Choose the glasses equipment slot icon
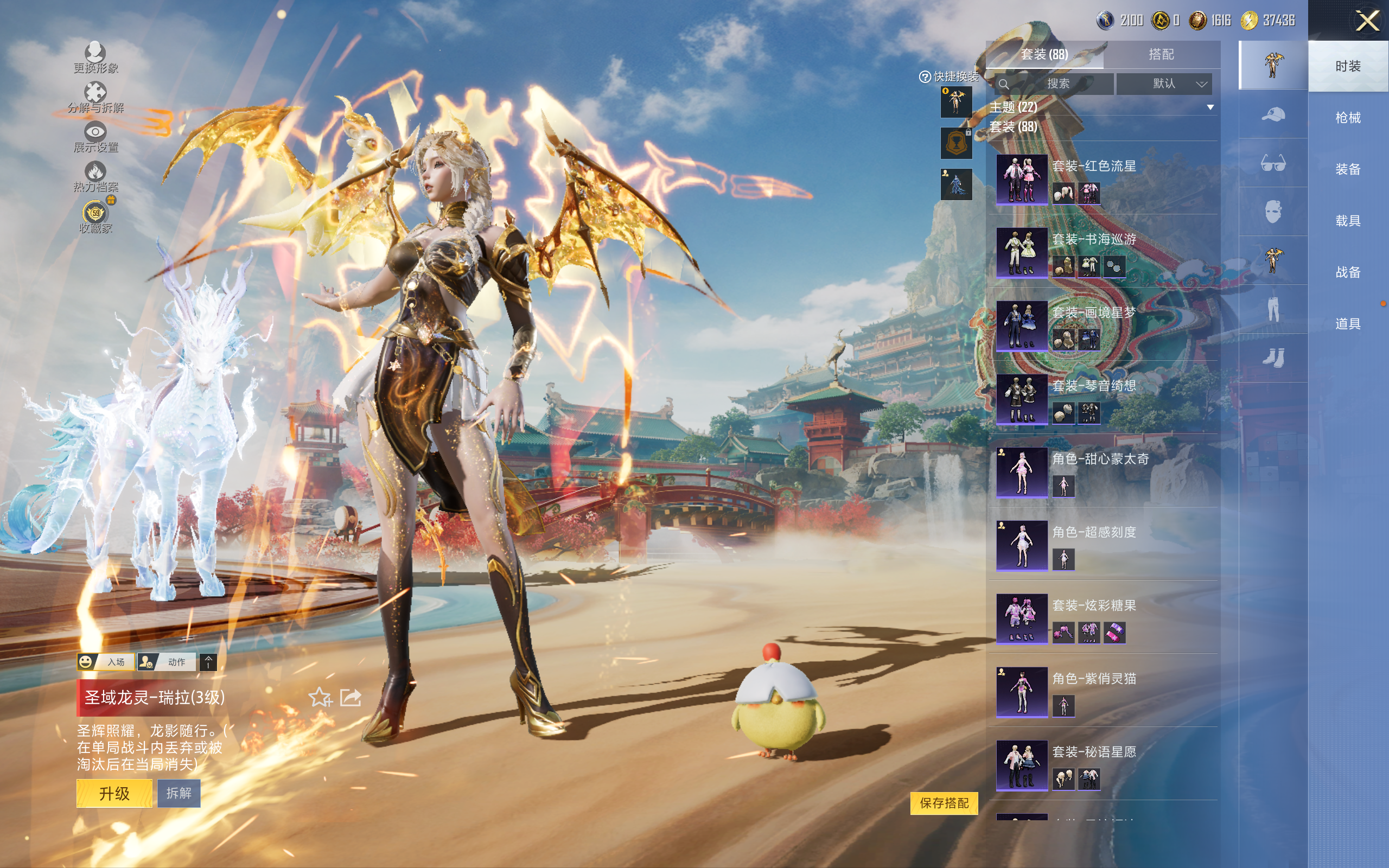The height and width of the screenshot is (868, 1389). [x=1272, y=163]
